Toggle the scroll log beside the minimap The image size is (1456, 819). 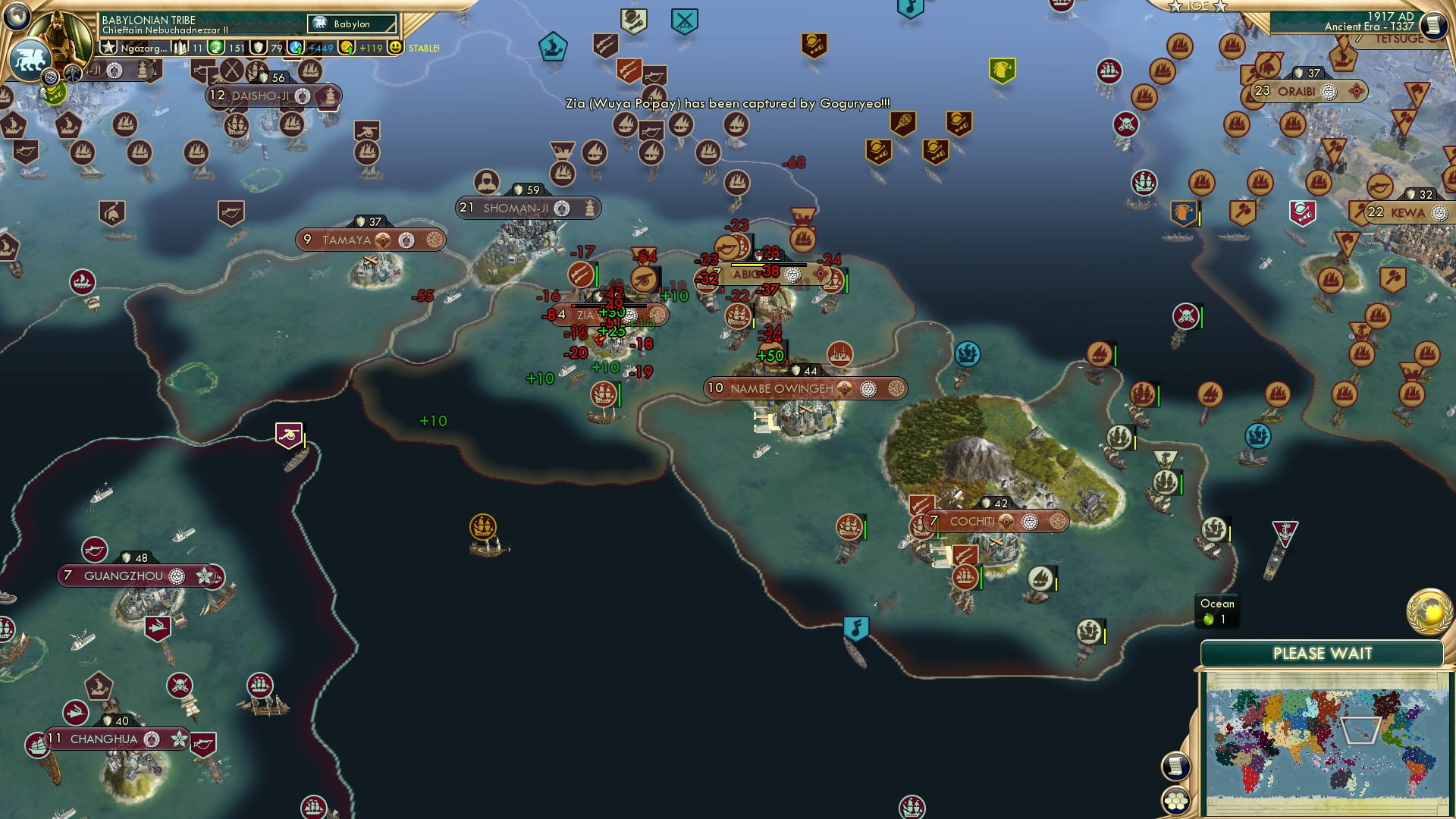pyautogui.click(x=1176, y=767)
